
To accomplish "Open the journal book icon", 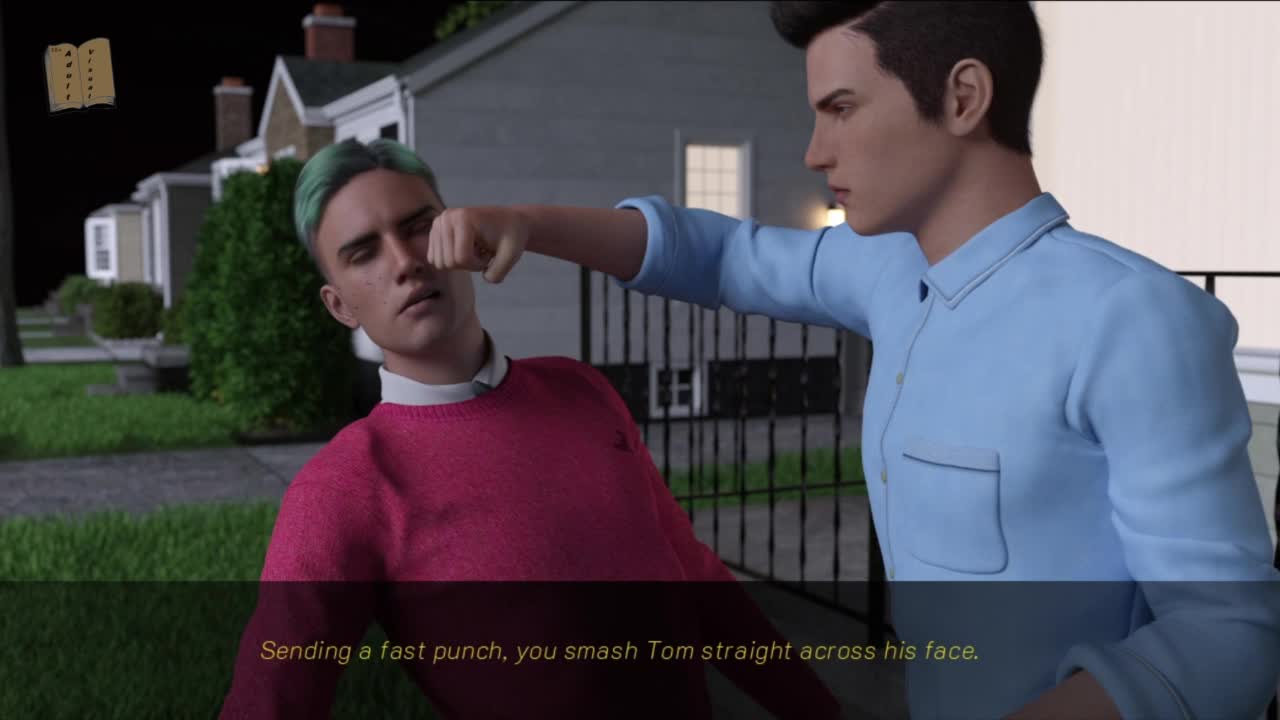I will [79, 74].
